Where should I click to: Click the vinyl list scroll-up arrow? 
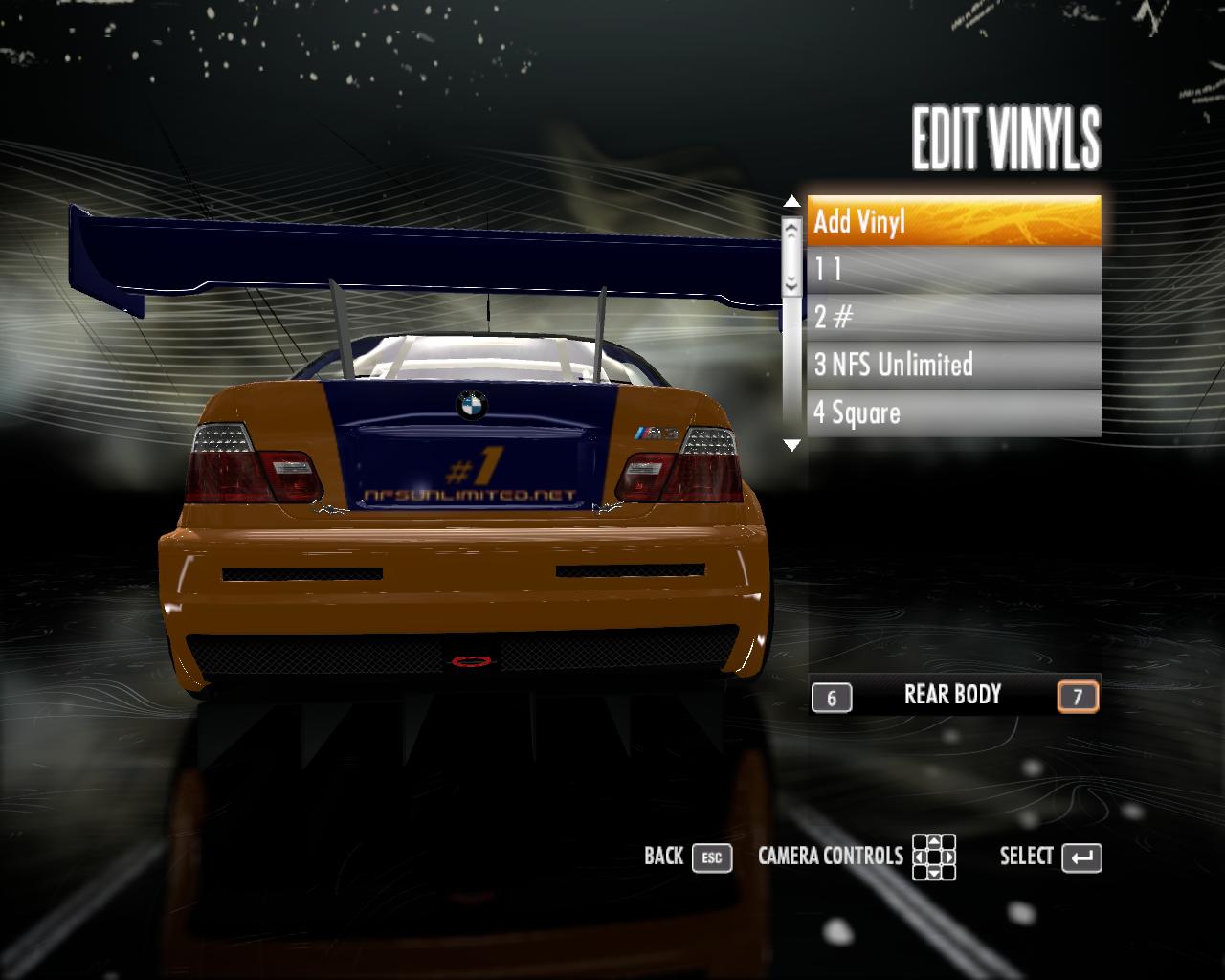coord(791,202)
